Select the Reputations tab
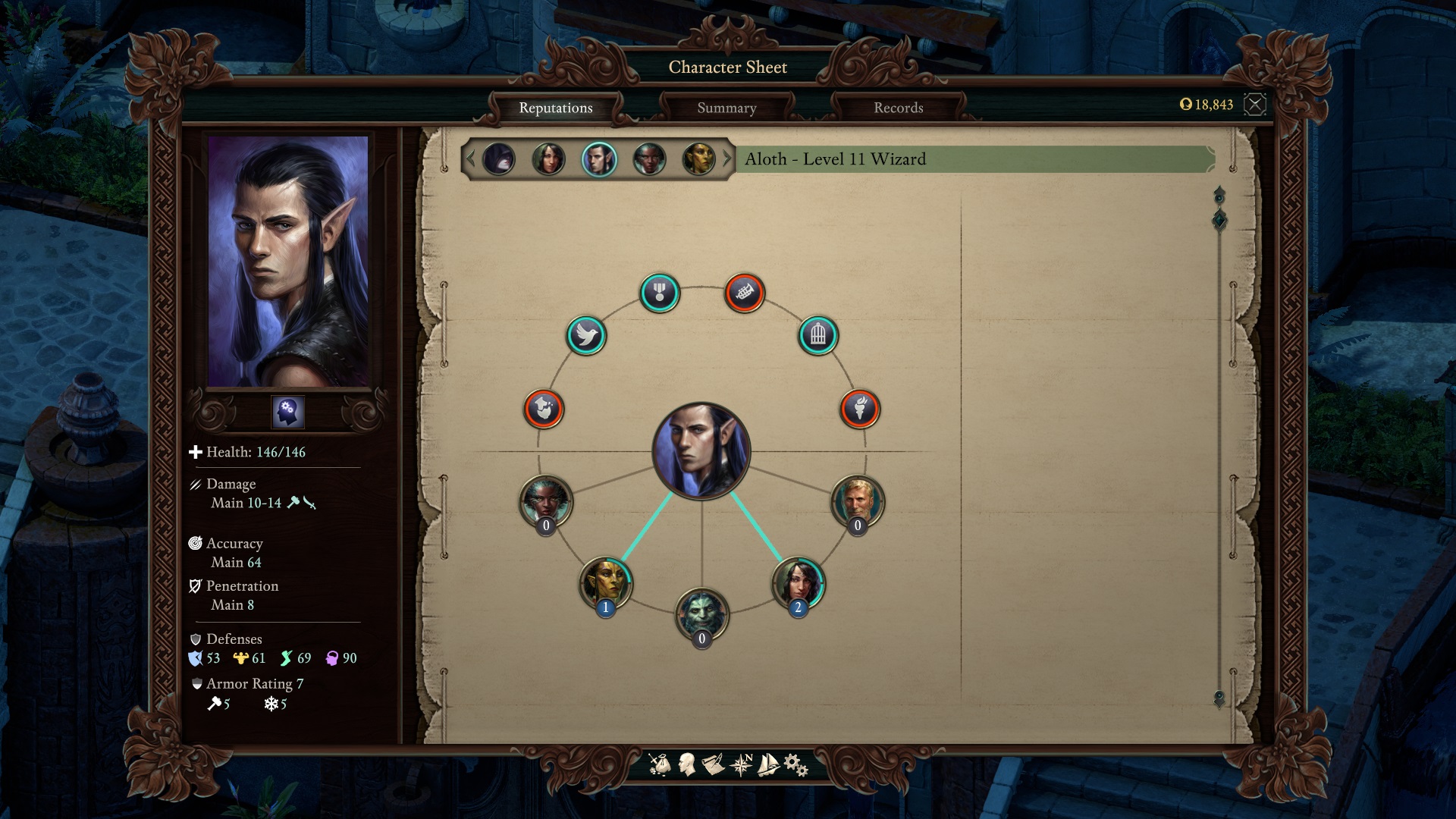This screenshot has width=1456, height=819. (556, 108)
